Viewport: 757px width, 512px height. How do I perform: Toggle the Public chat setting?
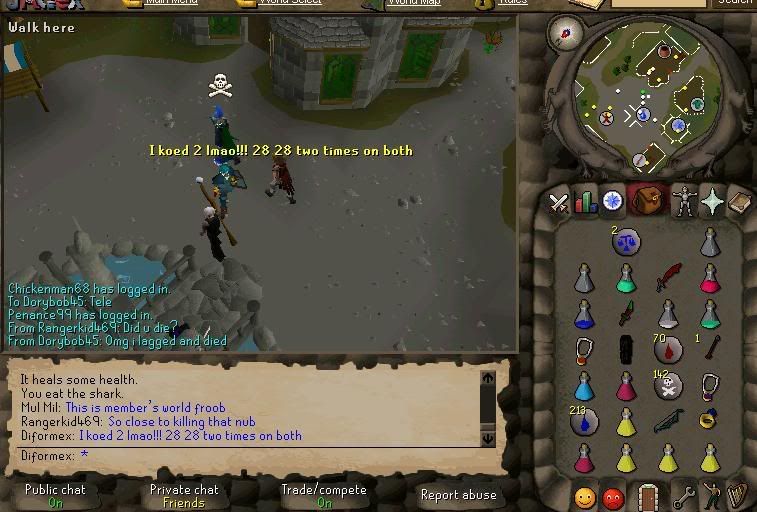click(x=55, y=496)
